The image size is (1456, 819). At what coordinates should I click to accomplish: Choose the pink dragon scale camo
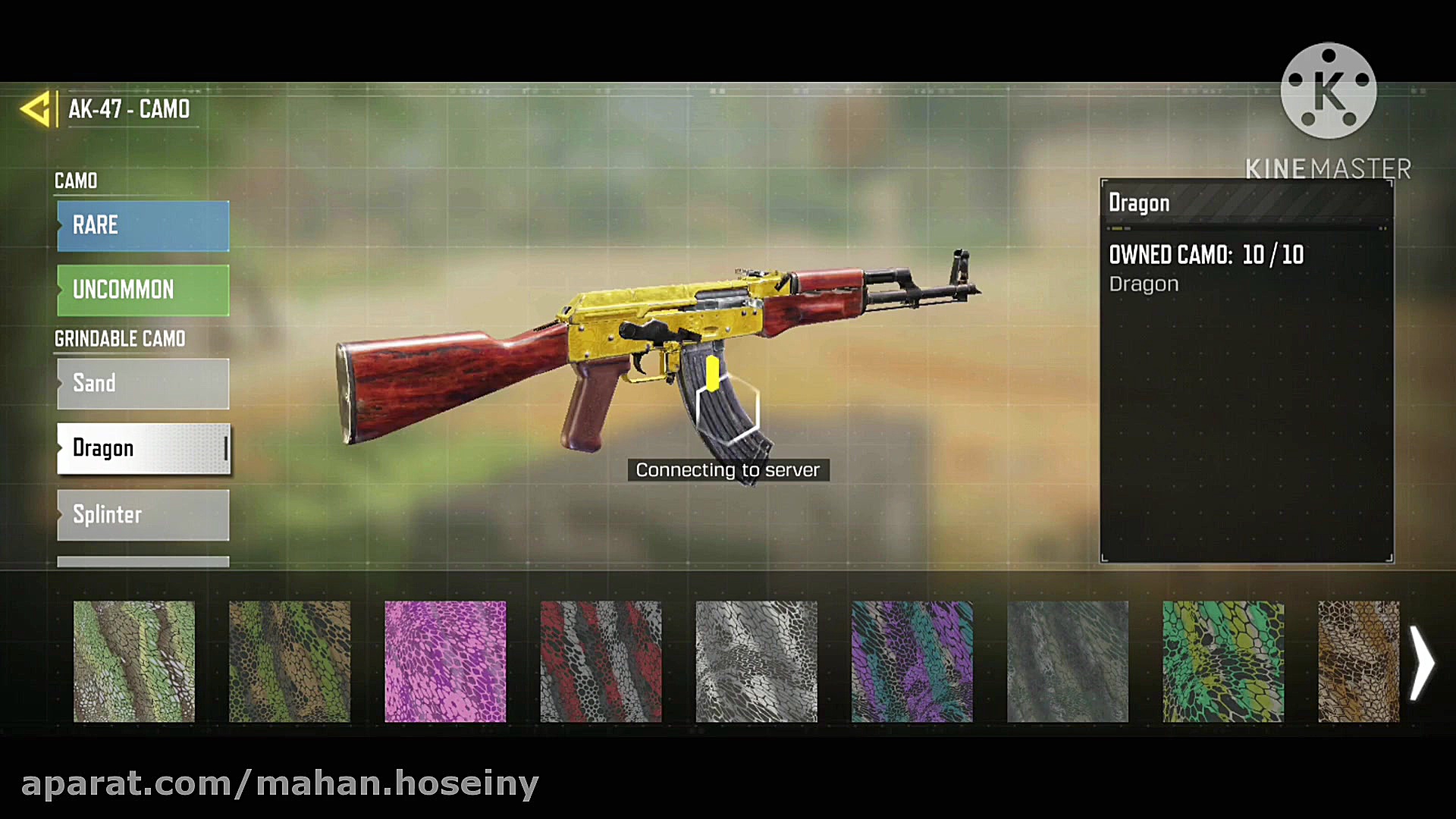[445, 661]
